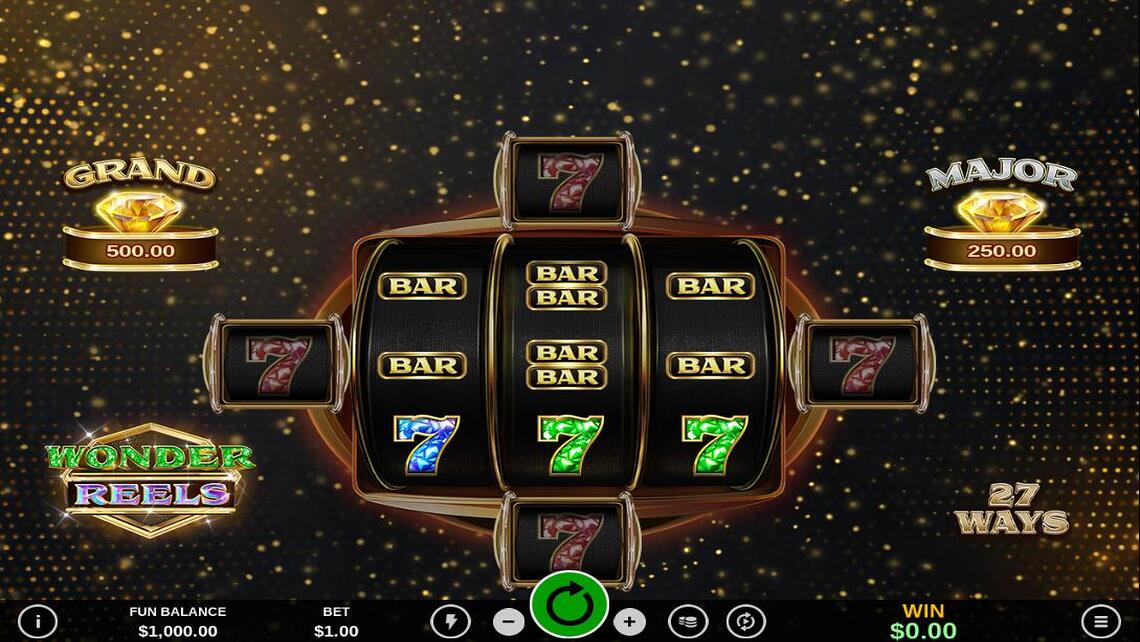Toggle lightning bolt turbo mode
The image size is (1140, 642).
pos(450,622)
